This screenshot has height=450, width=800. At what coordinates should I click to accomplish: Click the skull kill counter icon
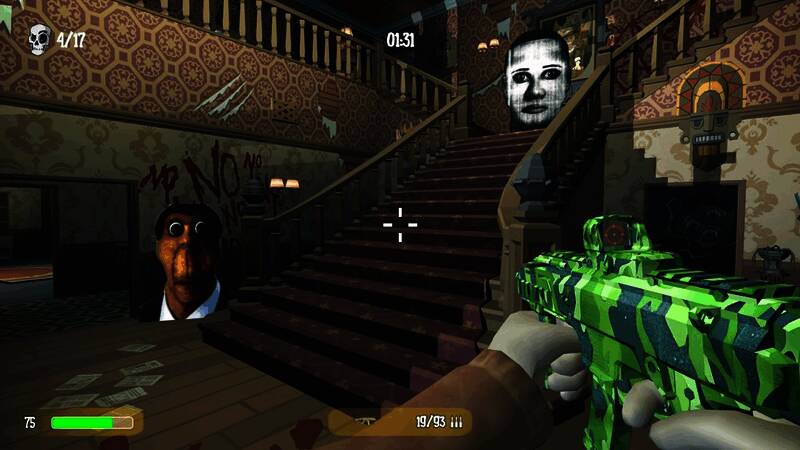coord(39,41)
